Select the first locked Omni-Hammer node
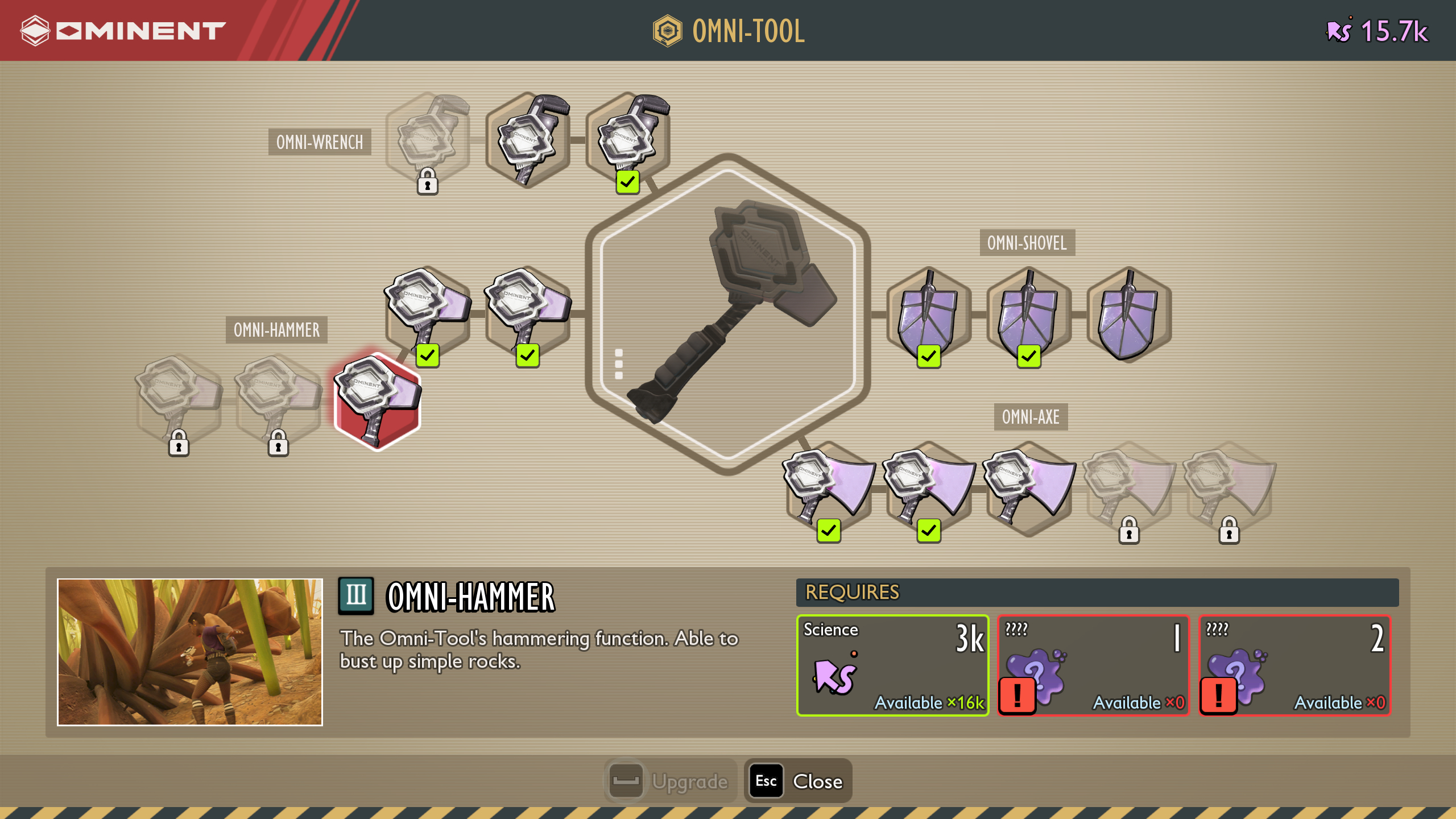 tap(179, 400)
